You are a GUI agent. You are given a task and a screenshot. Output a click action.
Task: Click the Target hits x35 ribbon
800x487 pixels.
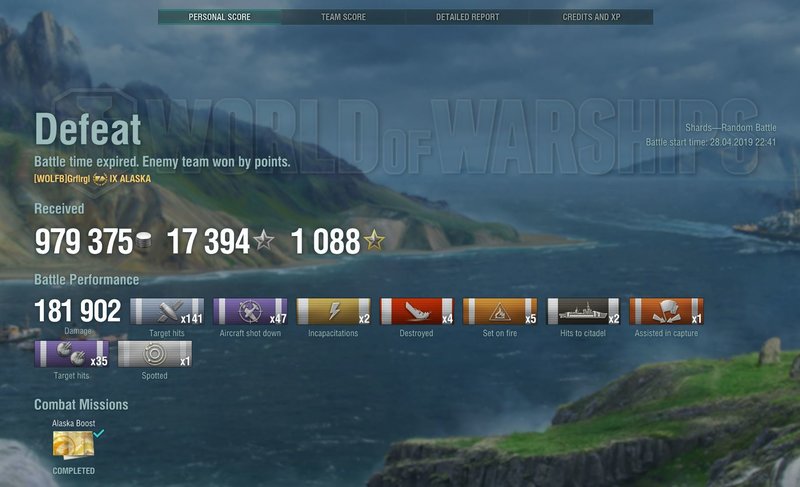(x=71, y=354)
